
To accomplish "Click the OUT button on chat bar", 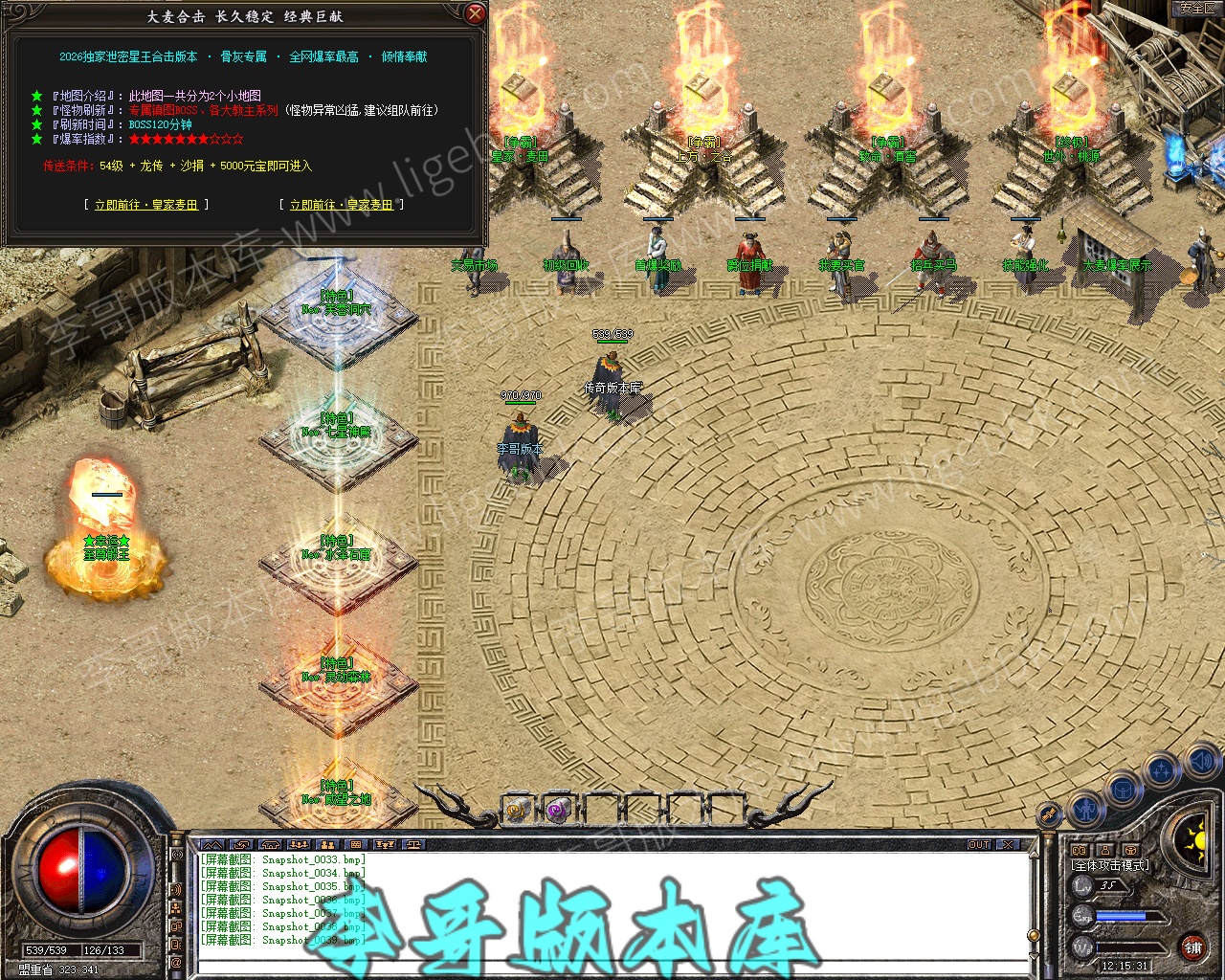I will [979, 844].
